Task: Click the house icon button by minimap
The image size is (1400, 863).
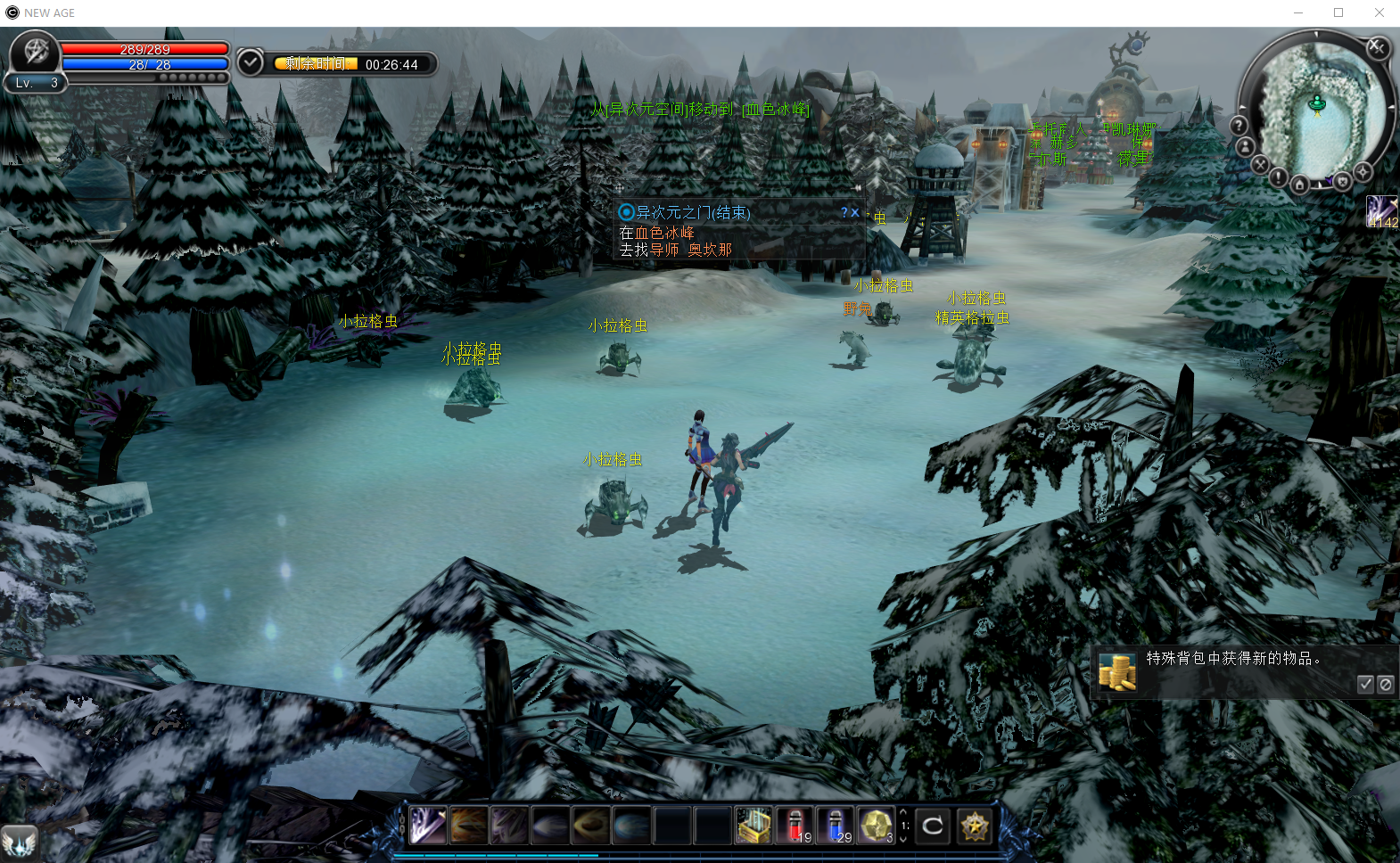Action: click(1299, 185)
